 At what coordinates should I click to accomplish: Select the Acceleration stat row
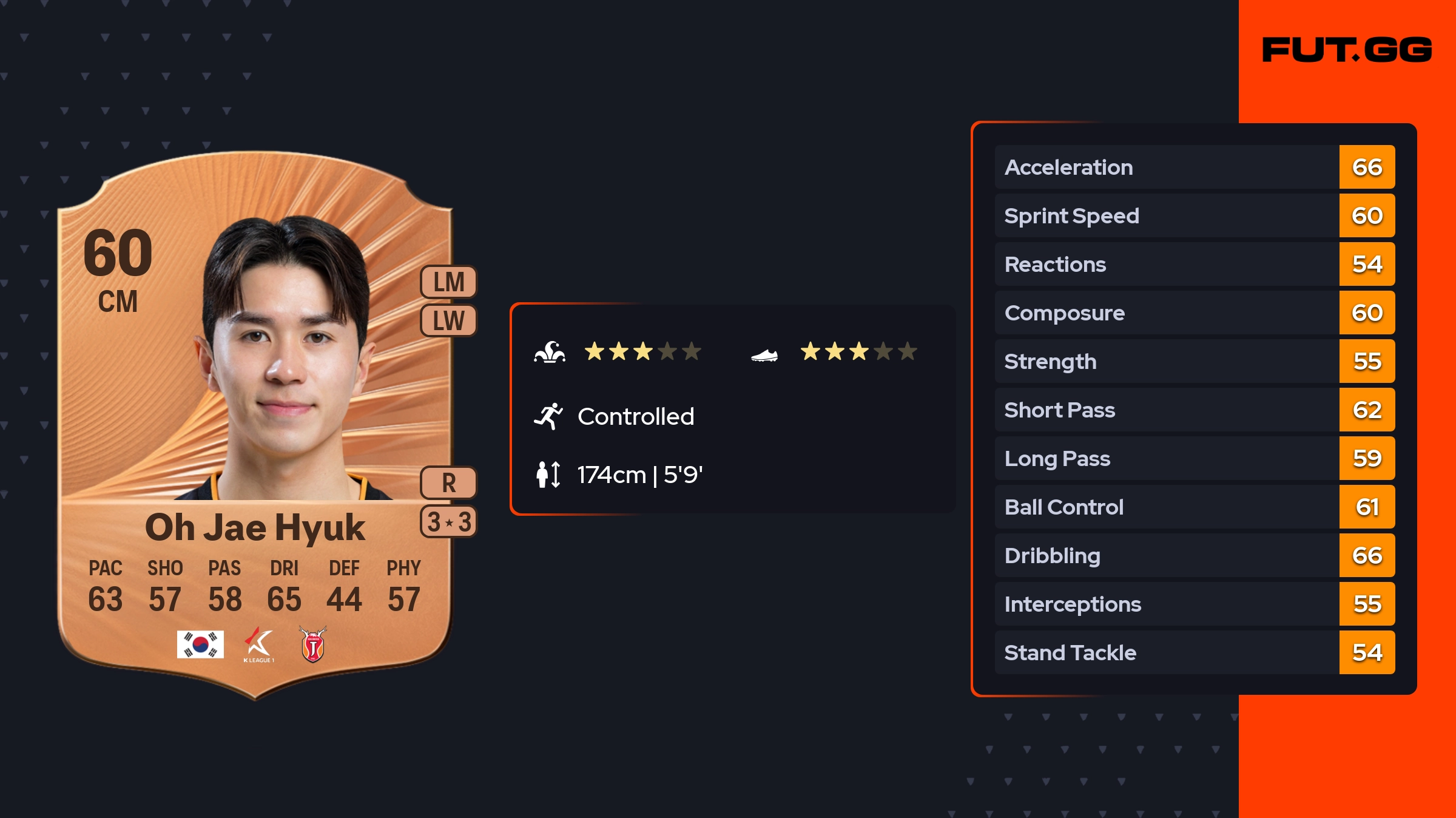coord(1194,167)
